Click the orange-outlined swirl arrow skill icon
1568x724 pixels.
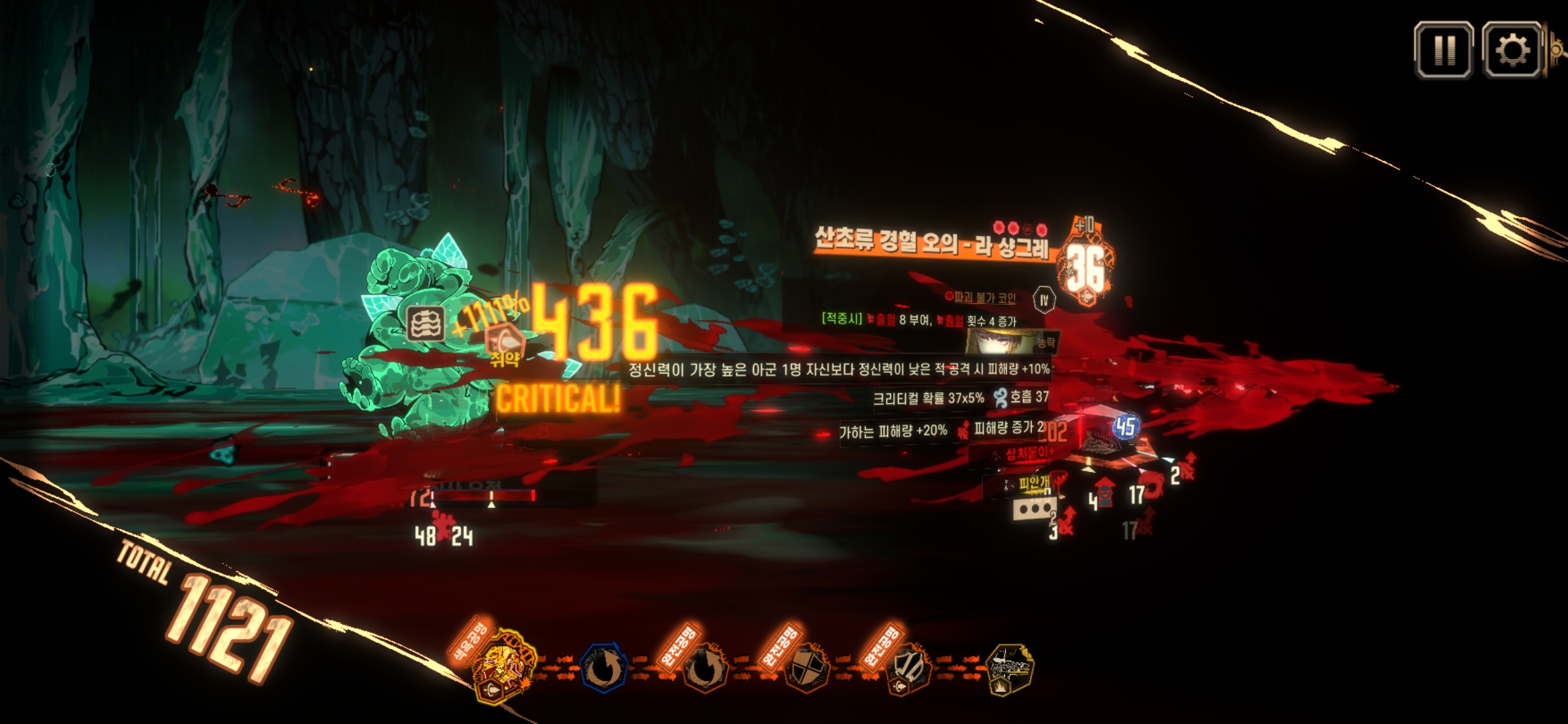click(704, 668)
